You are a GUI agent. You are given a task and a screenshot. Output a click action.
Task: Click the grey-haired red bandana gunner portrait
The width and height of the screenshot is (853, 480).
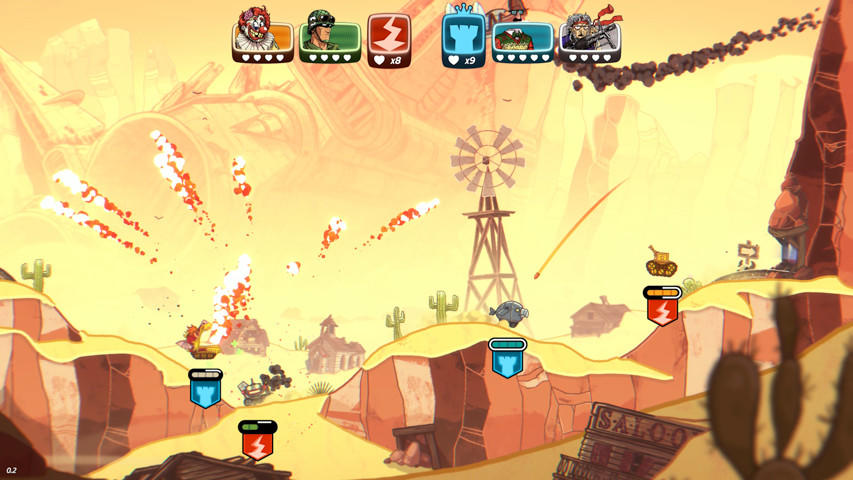pyautogui.click(x=590, y=35)
